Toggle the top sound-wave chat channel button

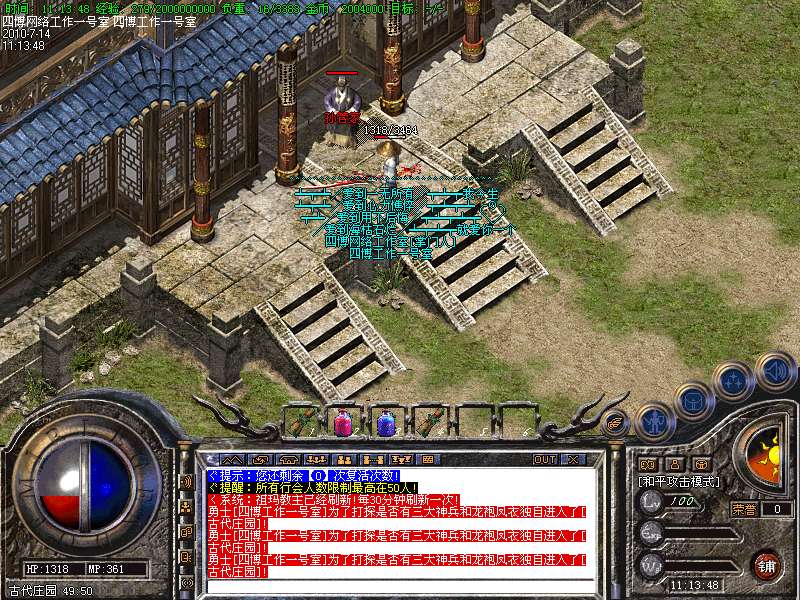(186, 481)
